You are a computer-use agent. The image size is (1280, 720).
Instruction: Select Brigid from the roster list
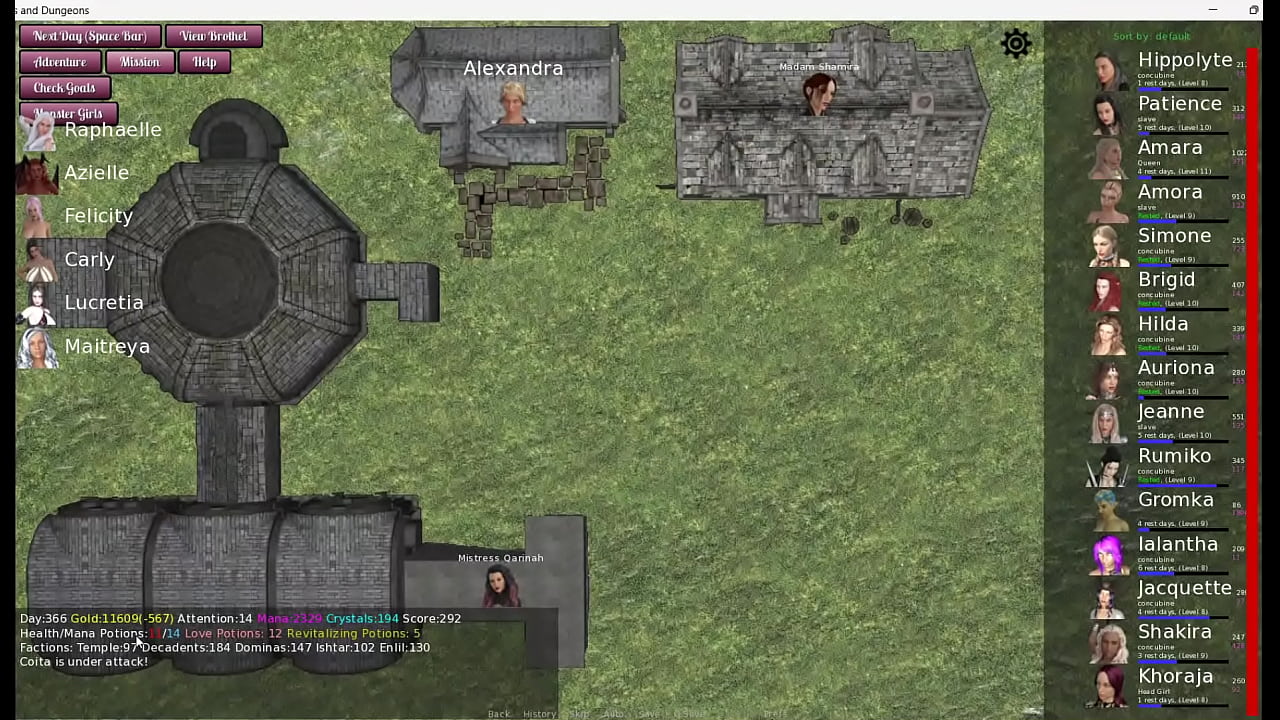pos(1166,280)
